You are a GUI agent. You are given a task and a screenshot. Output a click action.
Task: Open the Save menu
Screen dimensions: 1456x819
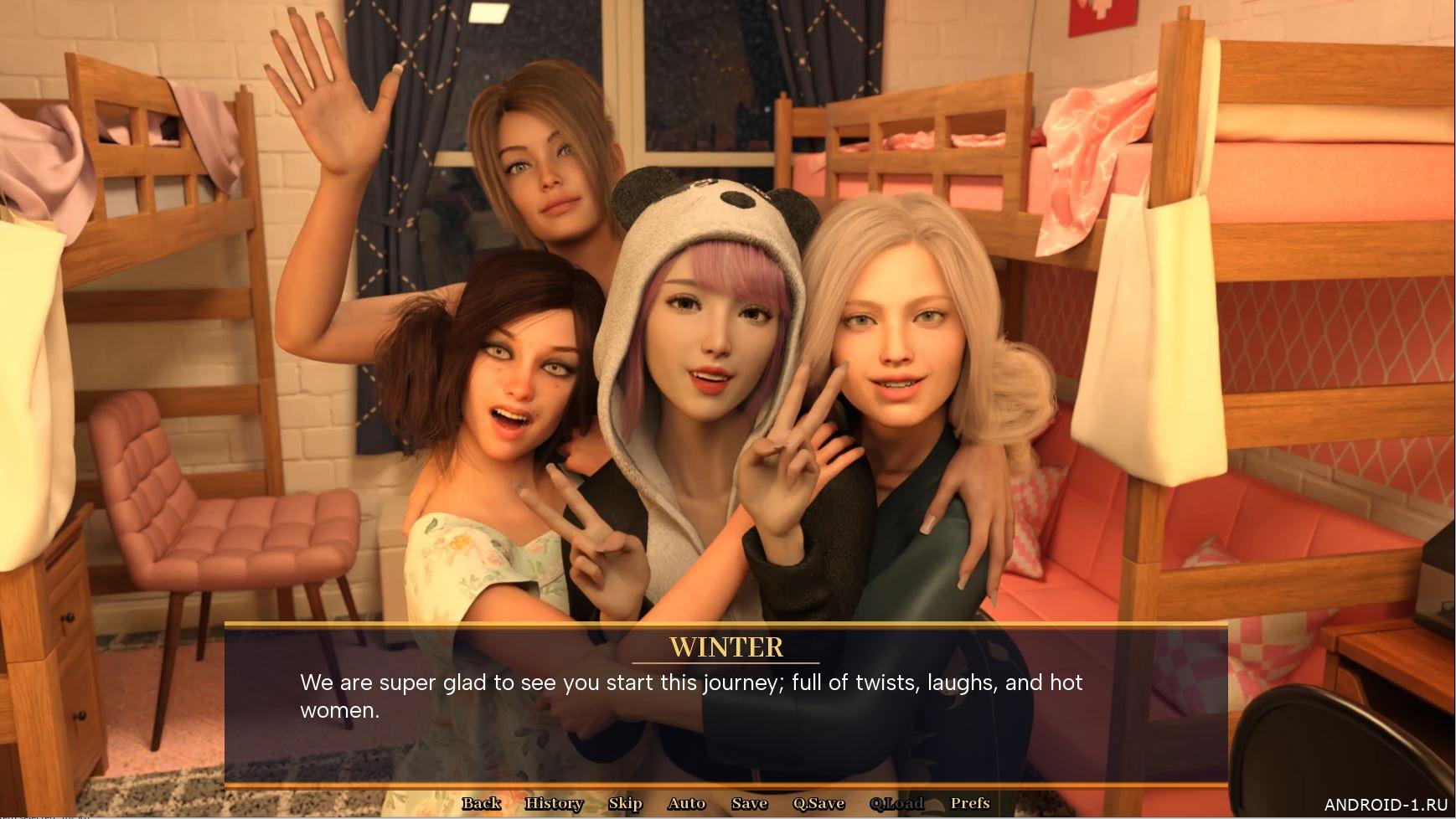coord(749,804)
